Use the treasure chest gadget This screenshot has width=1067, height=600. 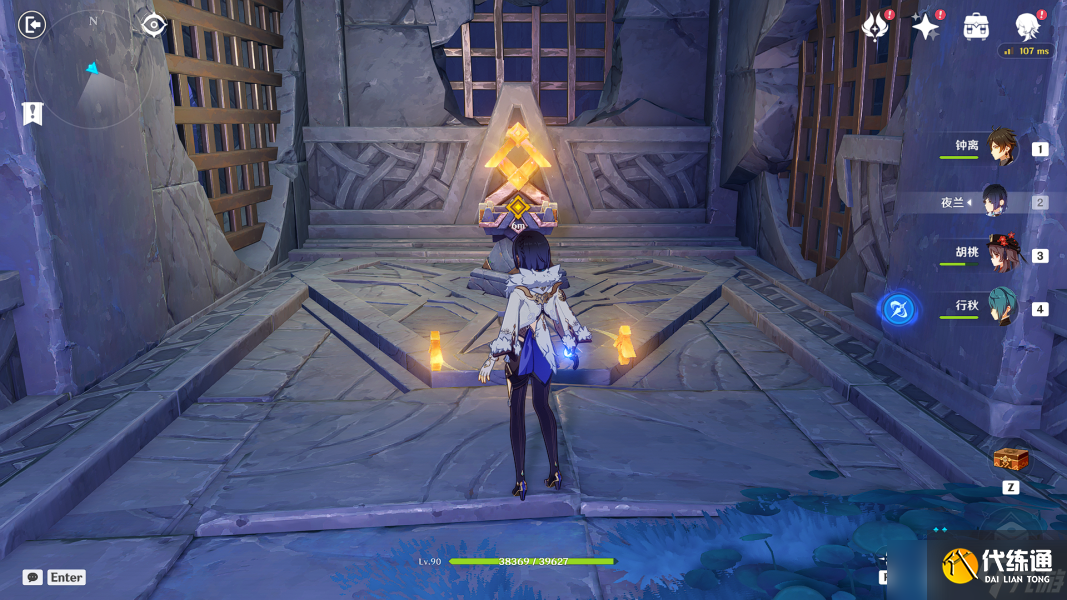[1010, 460]
